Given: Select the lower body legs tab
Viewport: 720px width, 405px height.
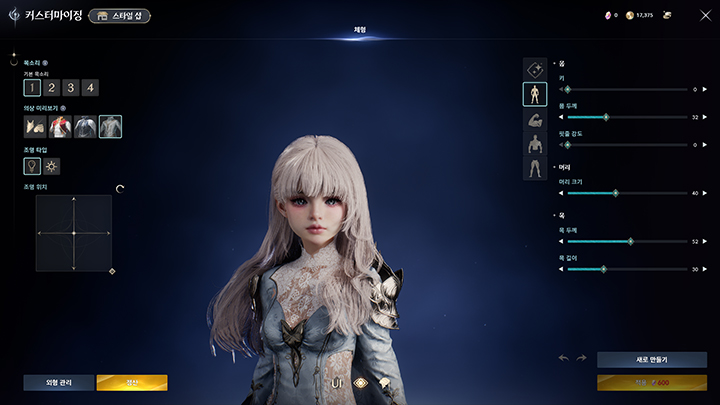Looking at the screenshot, I should 535,168.
